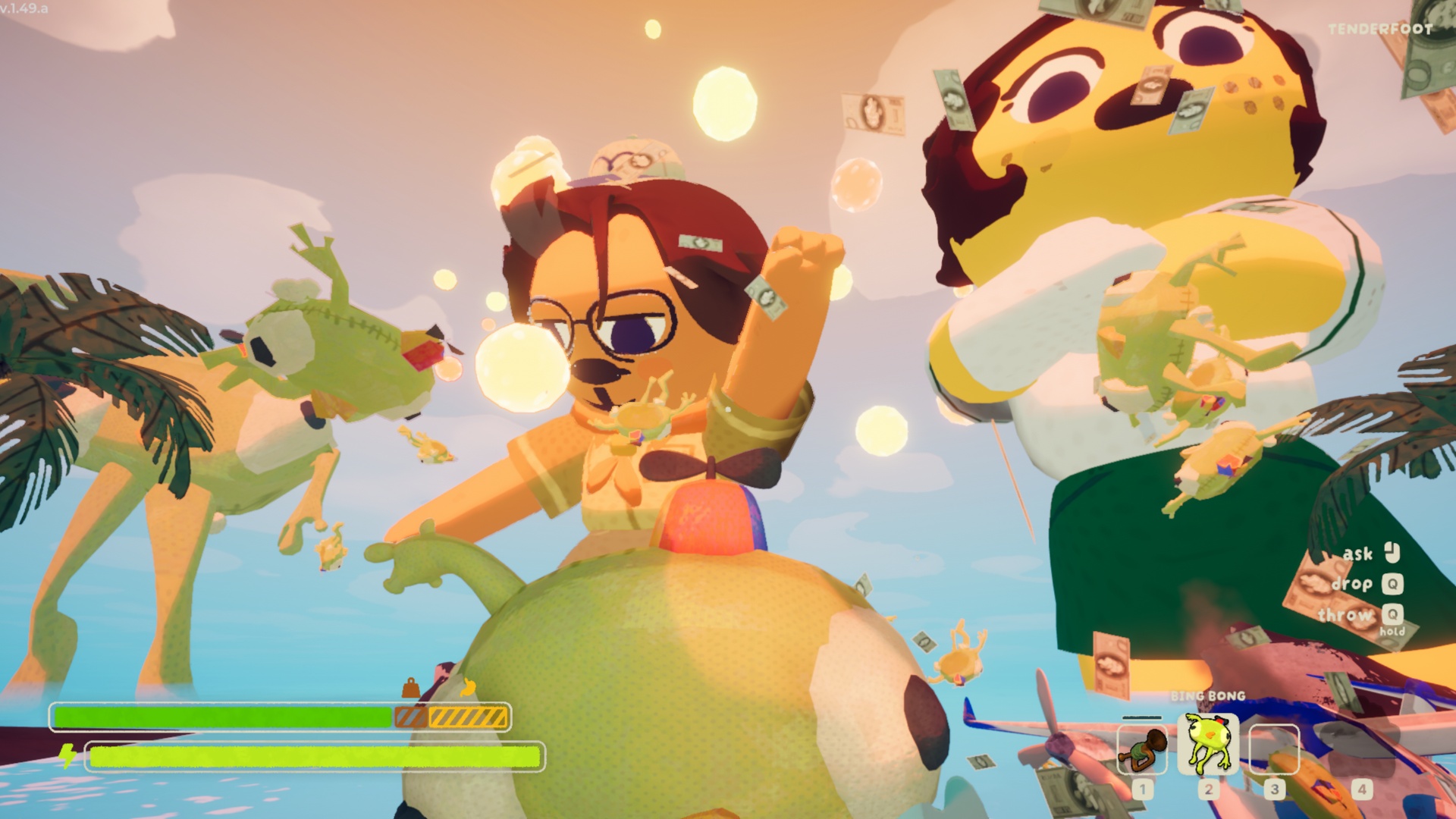Select the Bing Bong item slot
The width and height of the screenshot is (1456, 819).
click(1207, 745)
